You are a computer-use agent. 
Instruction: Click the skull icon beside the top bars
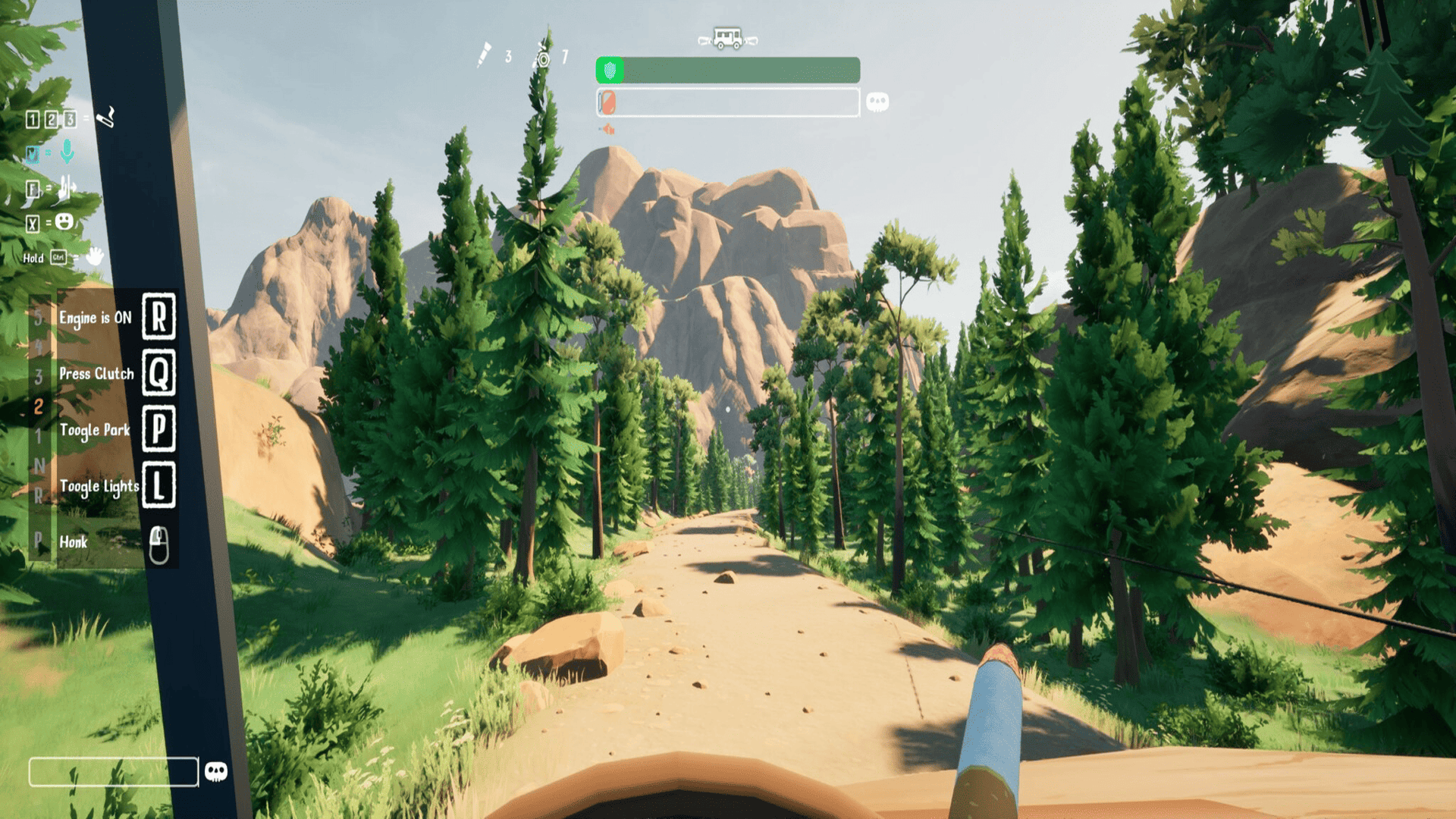point(877,102)
